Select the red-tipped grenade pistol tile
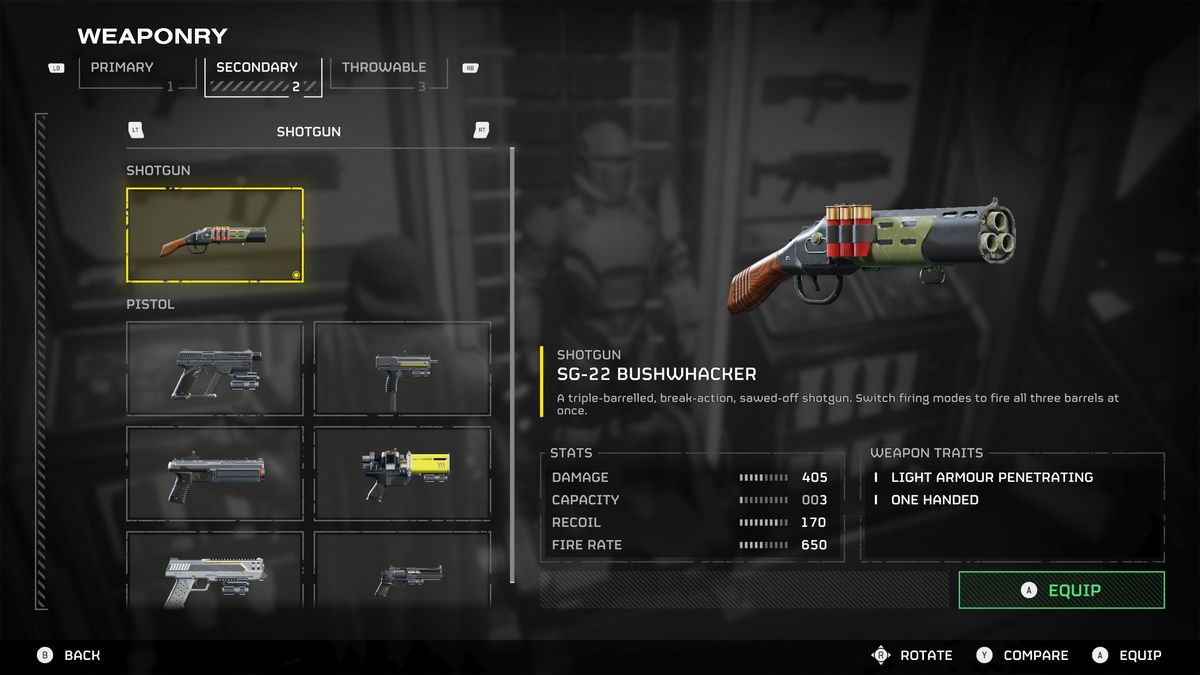Screen dimensions: 1200x675 click(x=215, y=473)
